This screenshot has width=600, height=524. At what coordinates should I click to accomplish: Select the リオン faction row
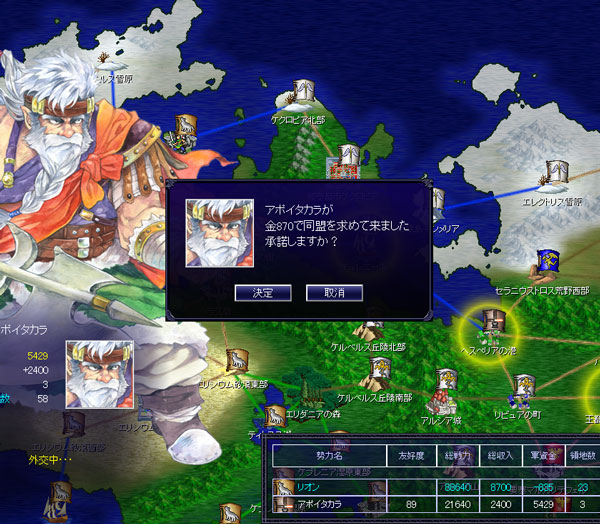329,486
